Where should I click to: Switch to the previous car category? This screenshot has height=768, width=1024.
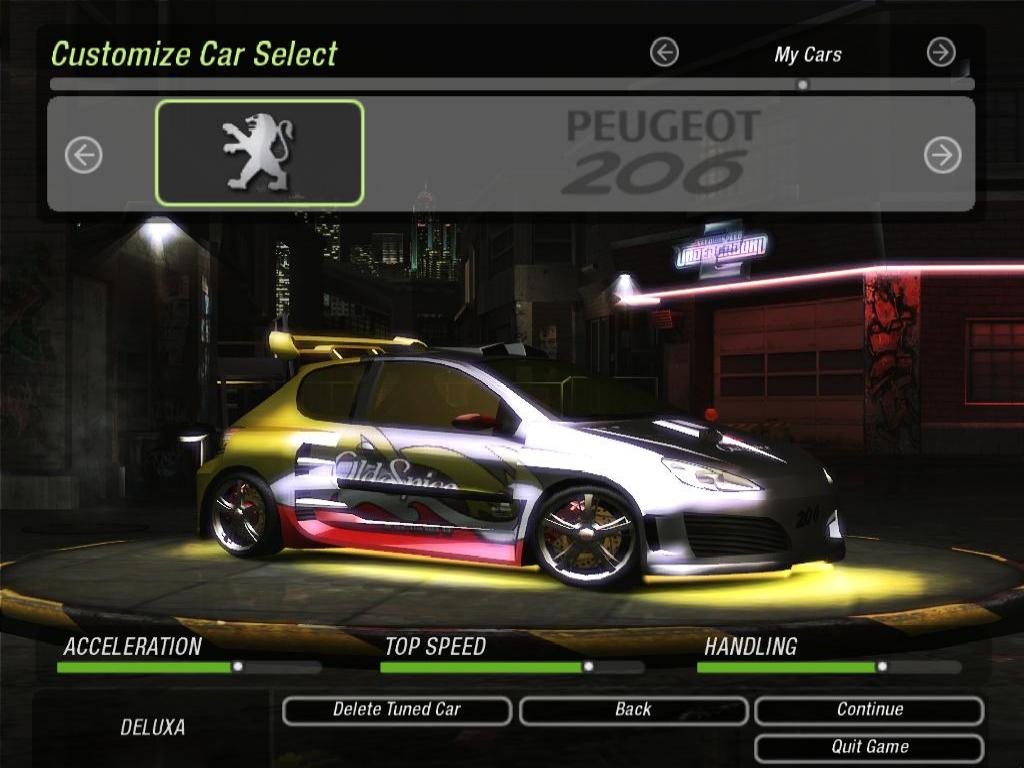[664, 52]
